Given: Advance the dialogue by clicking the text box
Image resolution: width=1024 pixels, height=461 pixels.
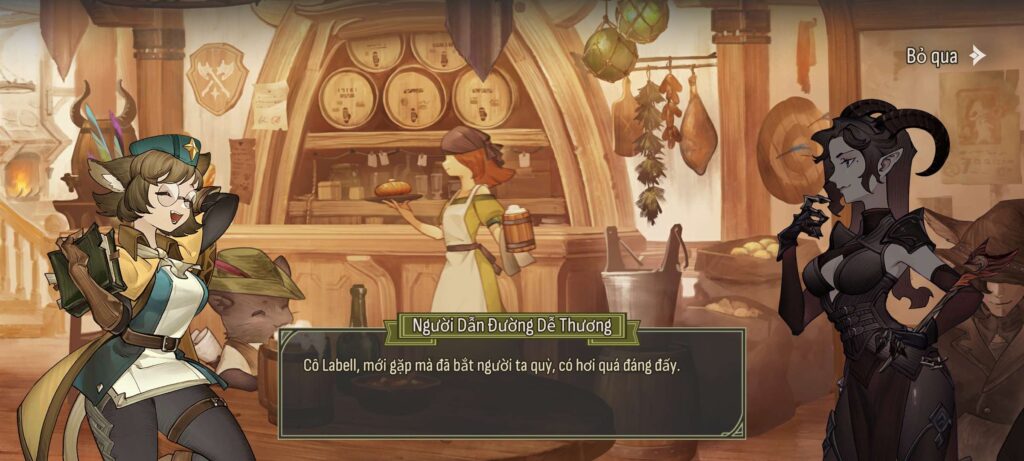Looking at the screenshot, I should coord(511,385).
